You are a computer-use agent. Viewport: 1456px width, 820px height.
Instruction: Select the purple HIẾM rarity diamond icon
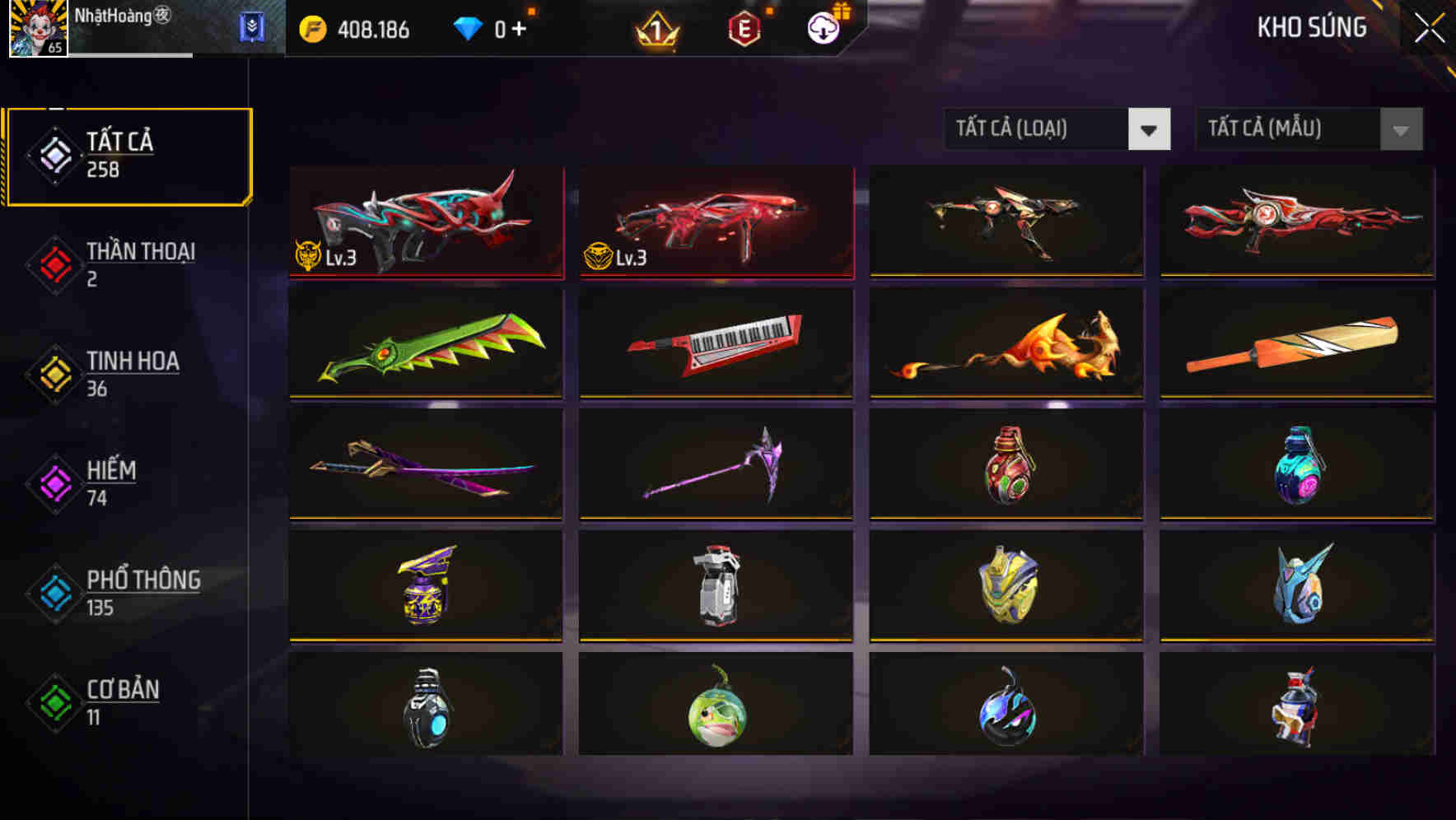54,482
